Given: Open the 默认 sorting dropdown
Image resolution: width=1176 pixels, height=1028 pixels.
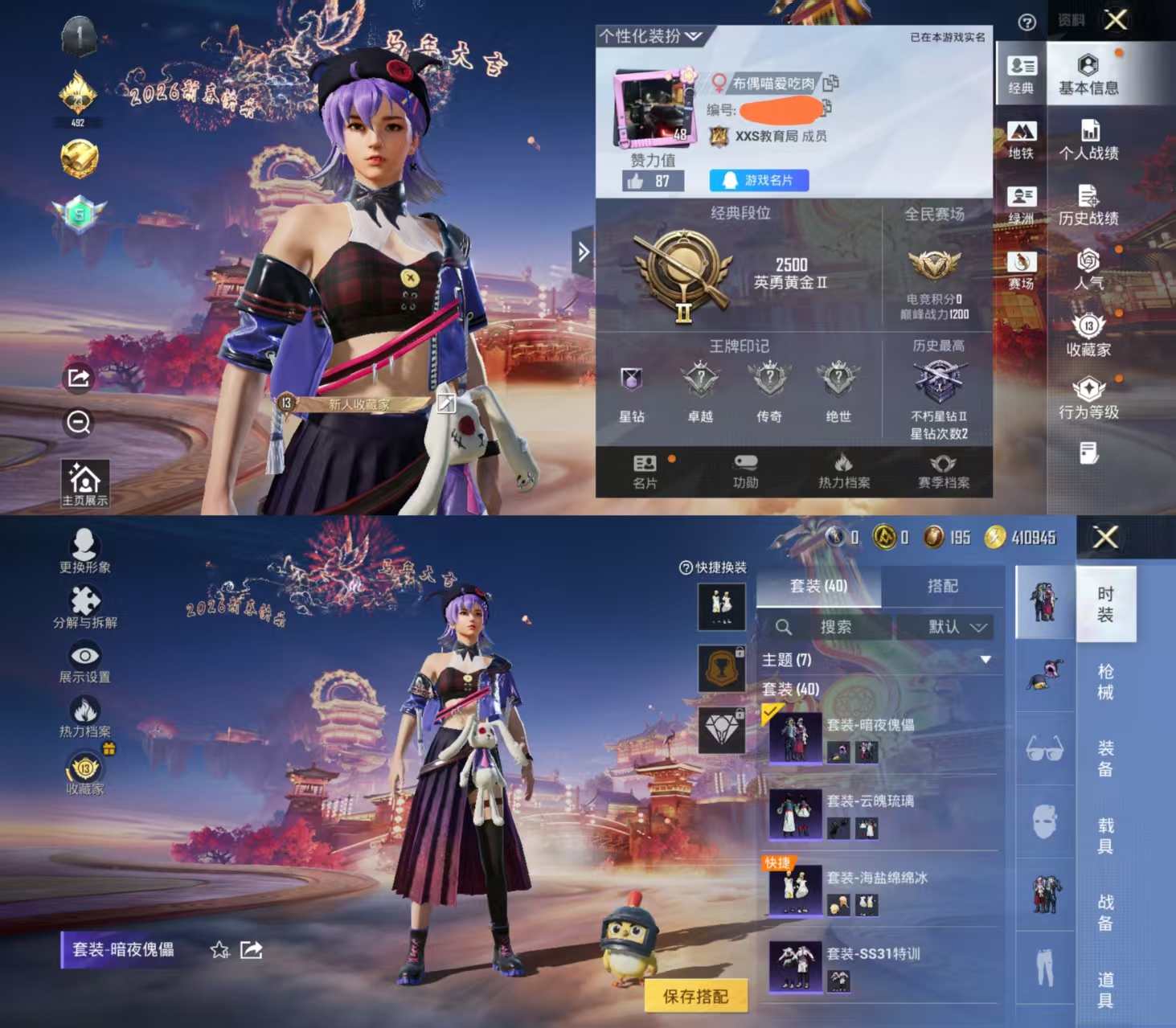Looking at the screenshot, I should pos(953,628).
